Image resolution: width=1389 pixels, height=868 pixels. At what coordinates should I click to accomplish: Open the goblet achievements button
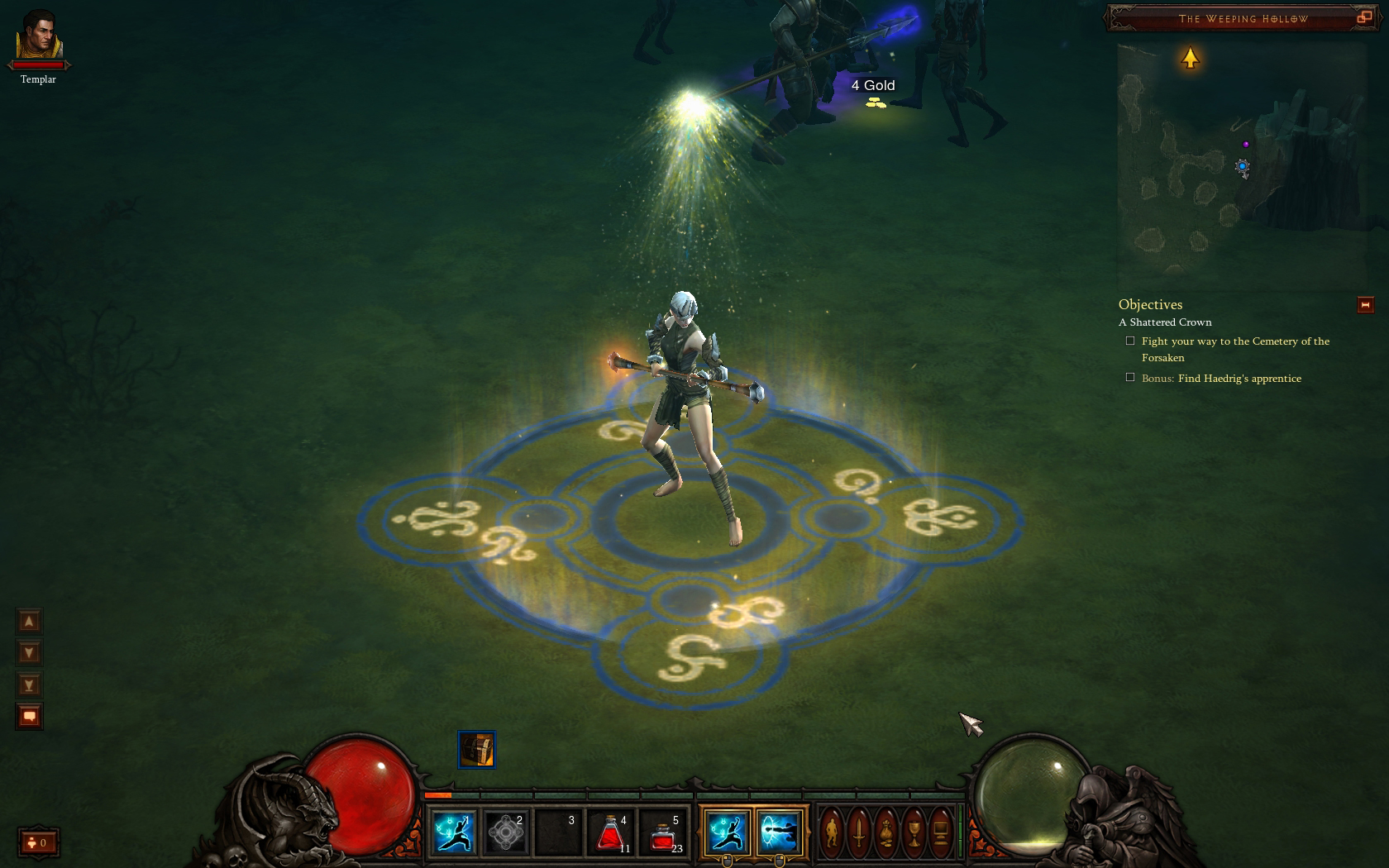tap(914, 832)
